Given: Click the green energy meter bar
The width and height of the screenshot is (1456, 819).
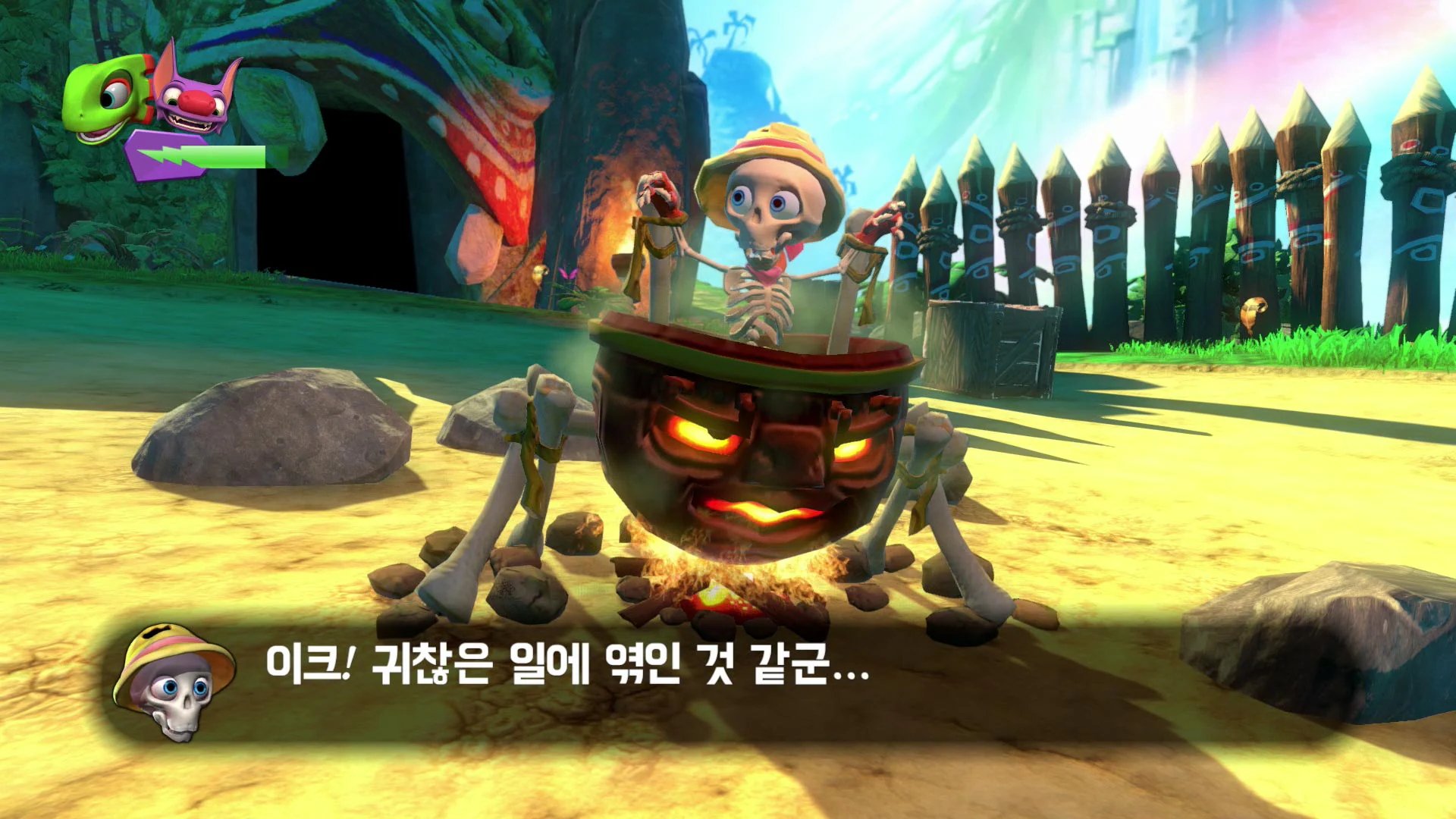Looking at the screenshot, I should click(x=227, y=155).
